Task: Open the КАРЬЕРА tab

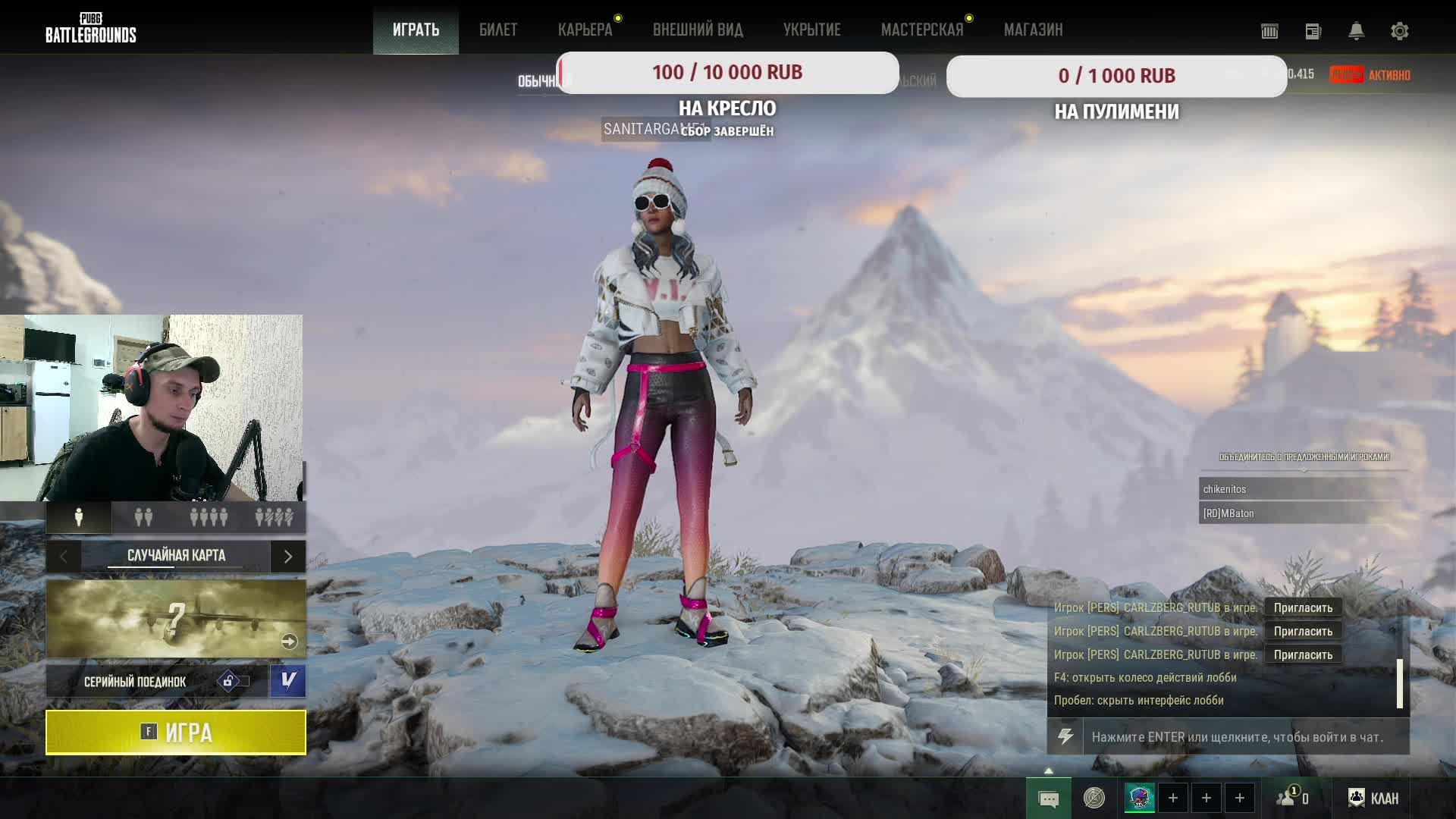Action: (x=585, y=30)
